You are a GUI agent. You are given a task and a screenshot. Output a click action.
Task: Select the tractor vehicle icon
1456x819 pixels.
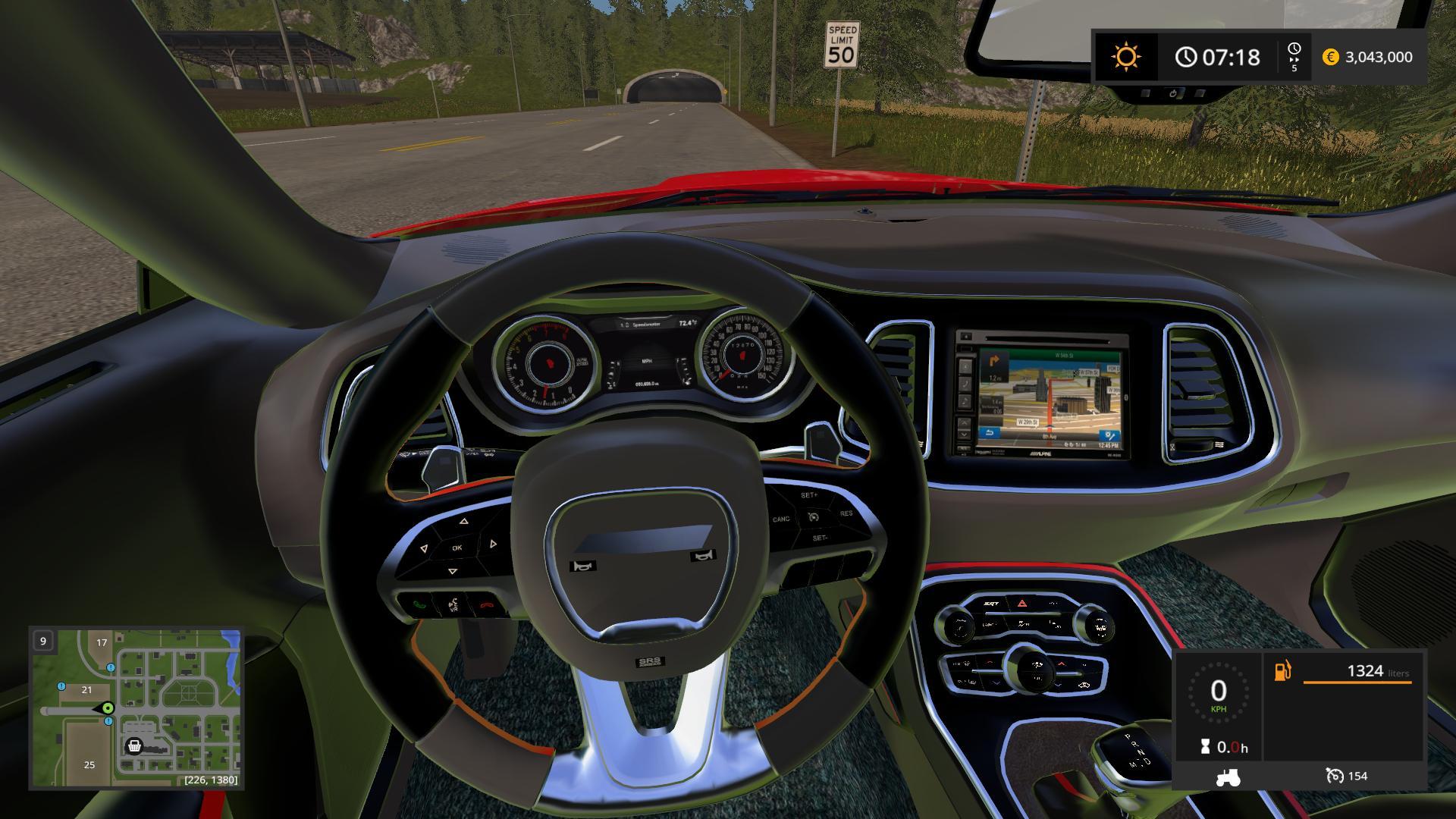click(1227, 777)
